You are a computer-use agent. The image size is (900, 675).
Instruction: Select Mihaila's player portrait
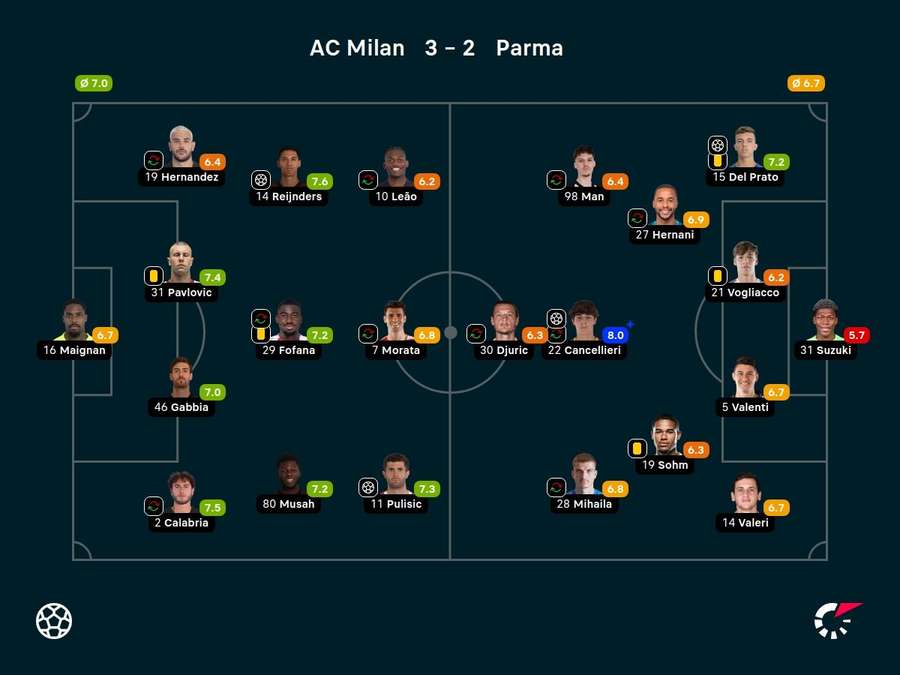click(585, 475)
